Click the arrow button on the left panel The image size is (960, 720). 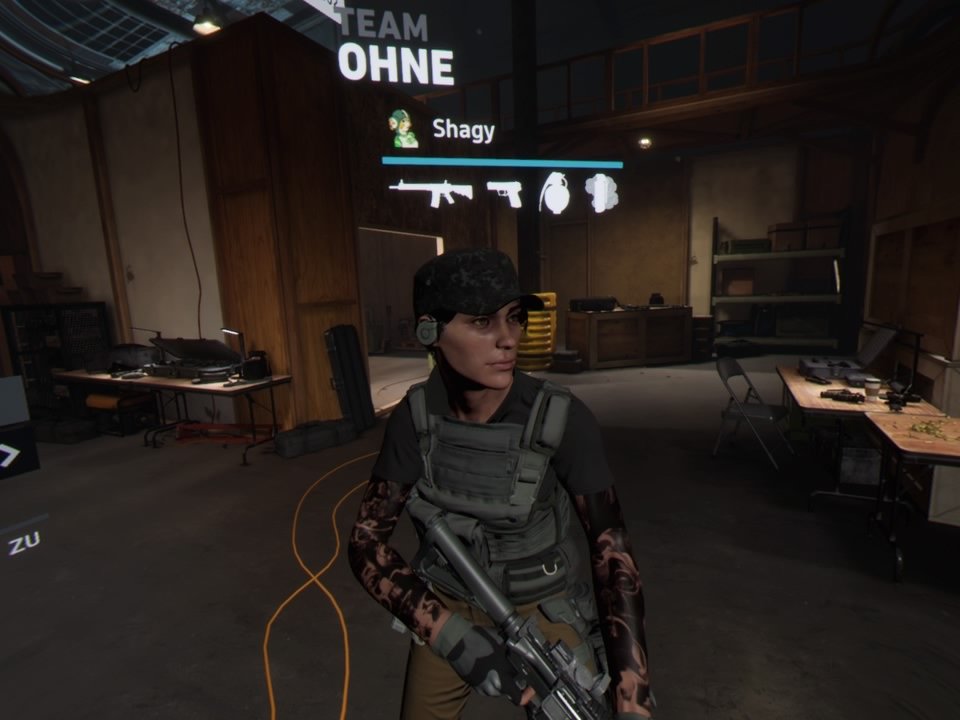(10, 456)
